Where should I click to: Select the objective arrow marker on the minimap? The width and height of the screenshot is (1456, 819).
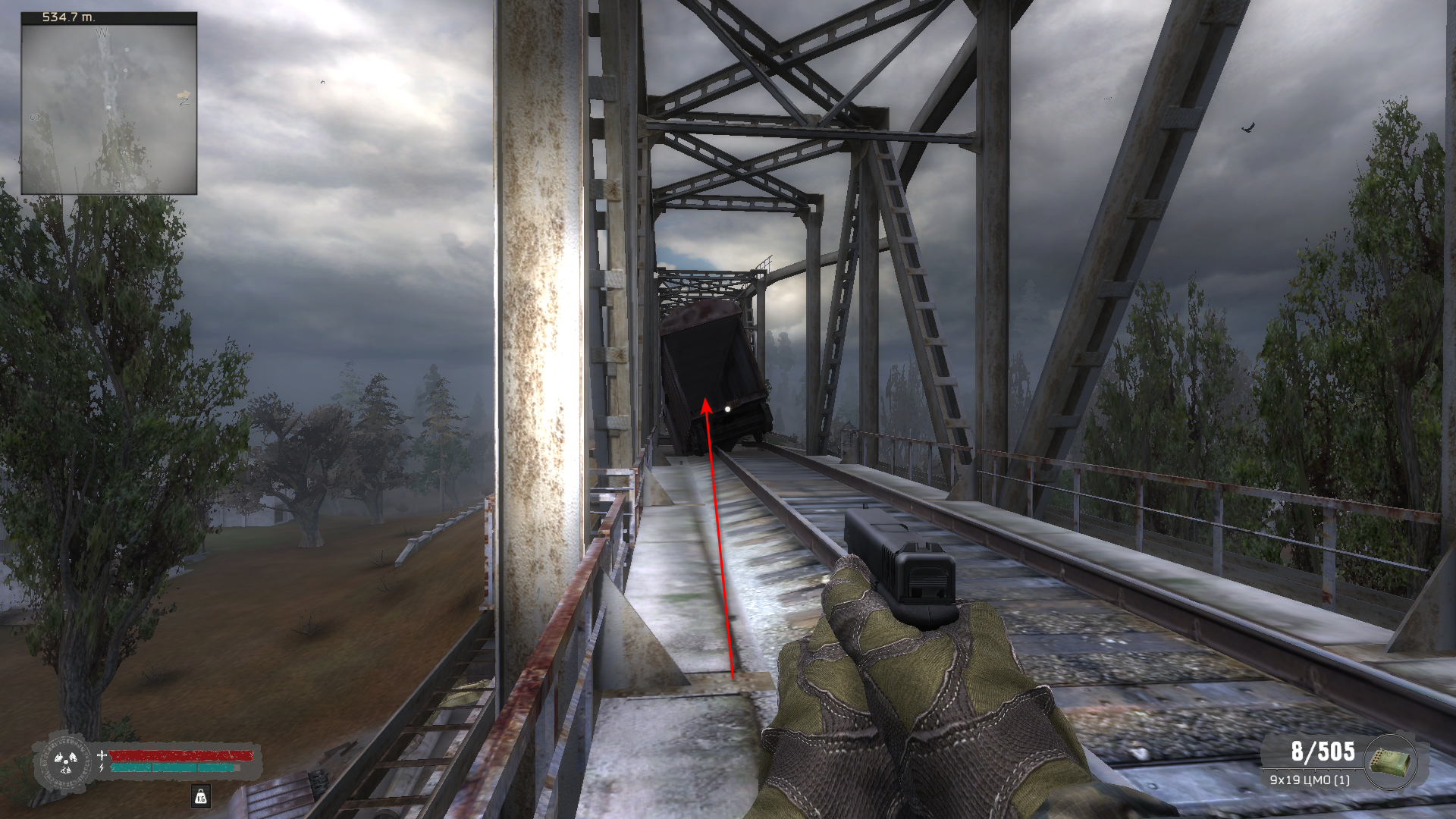[x=183, y=95]
